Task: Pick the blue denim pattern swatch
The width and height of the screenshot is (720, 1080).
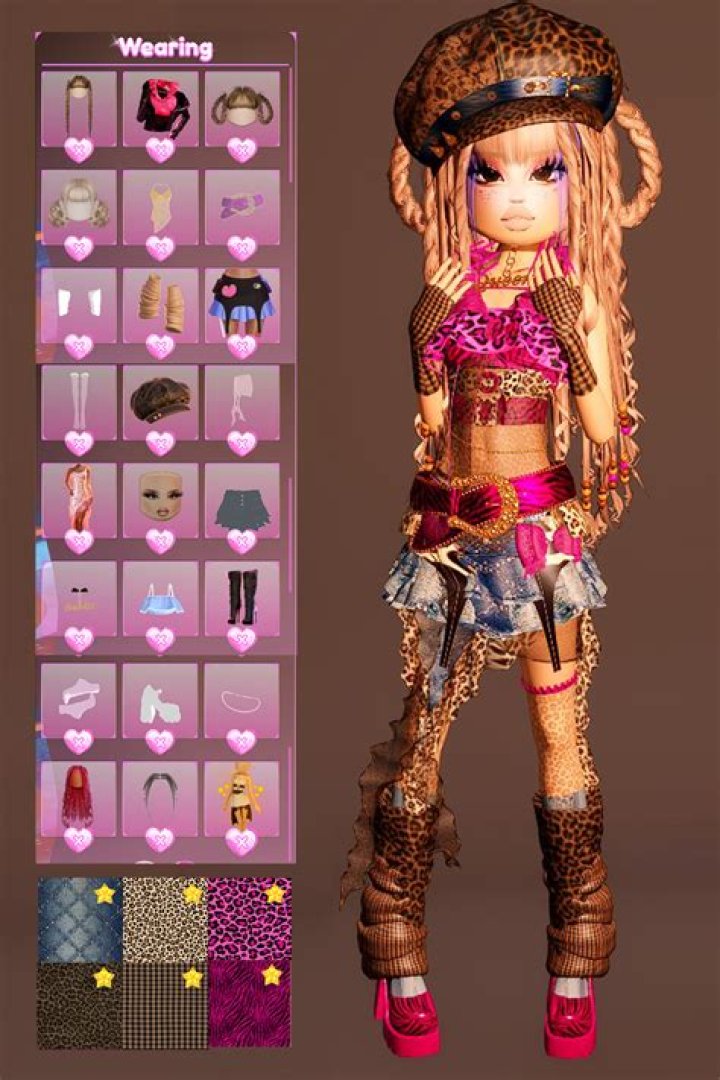Action: 79,920
